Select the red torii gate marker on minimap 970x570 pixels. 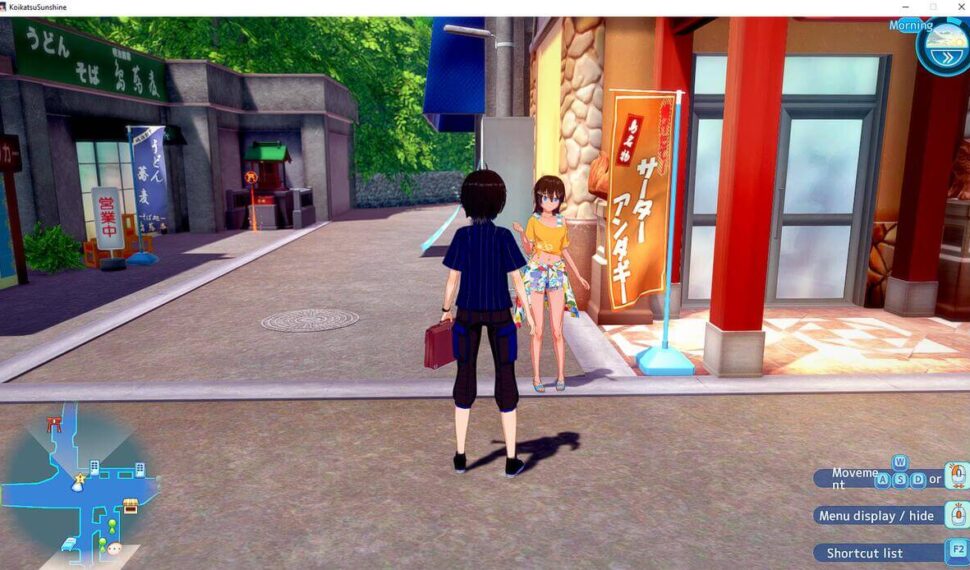coord(54,424)
